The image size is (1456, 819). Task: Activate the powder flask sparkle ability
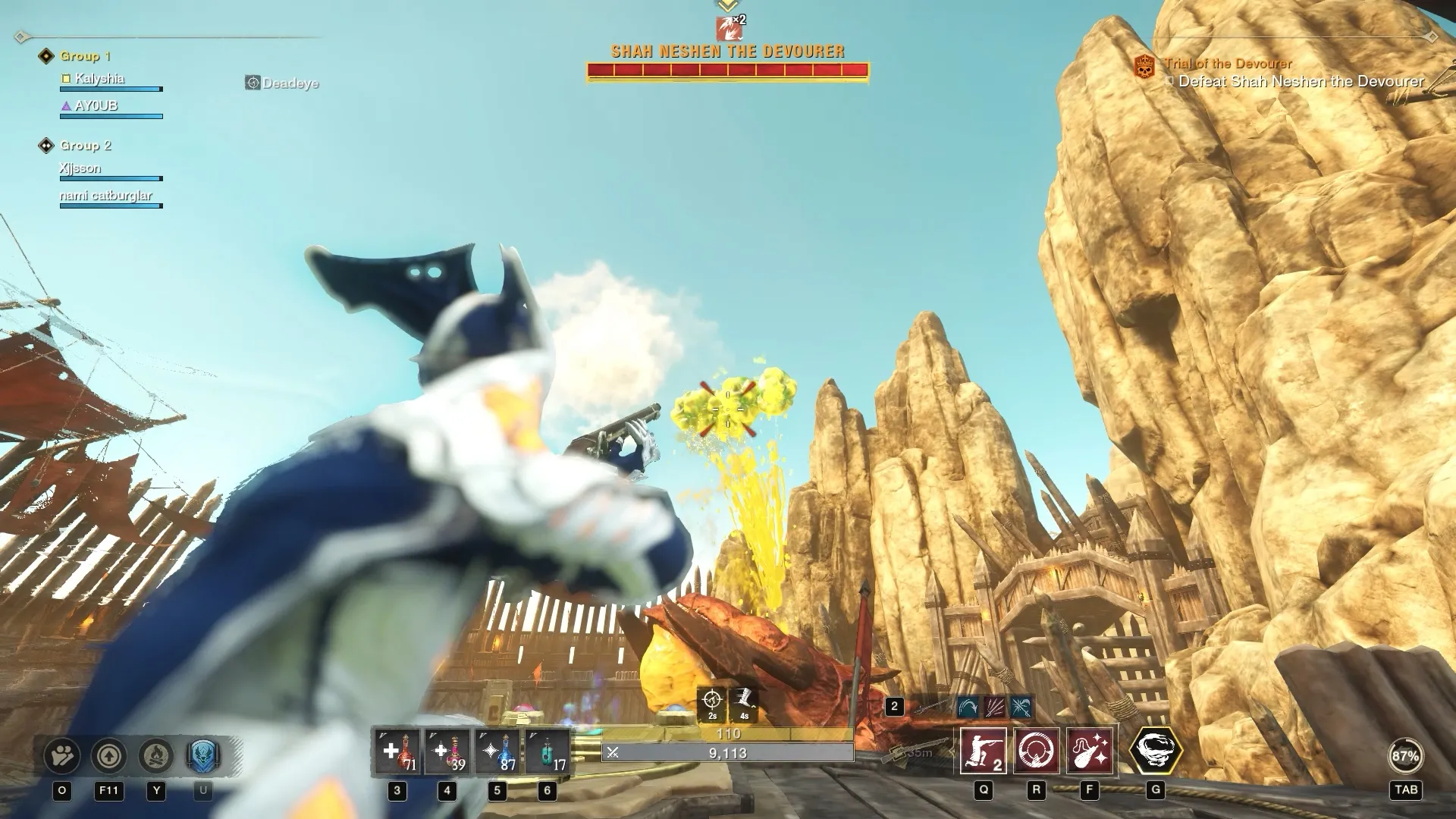pyautogui.click(x=1090, y=752)
